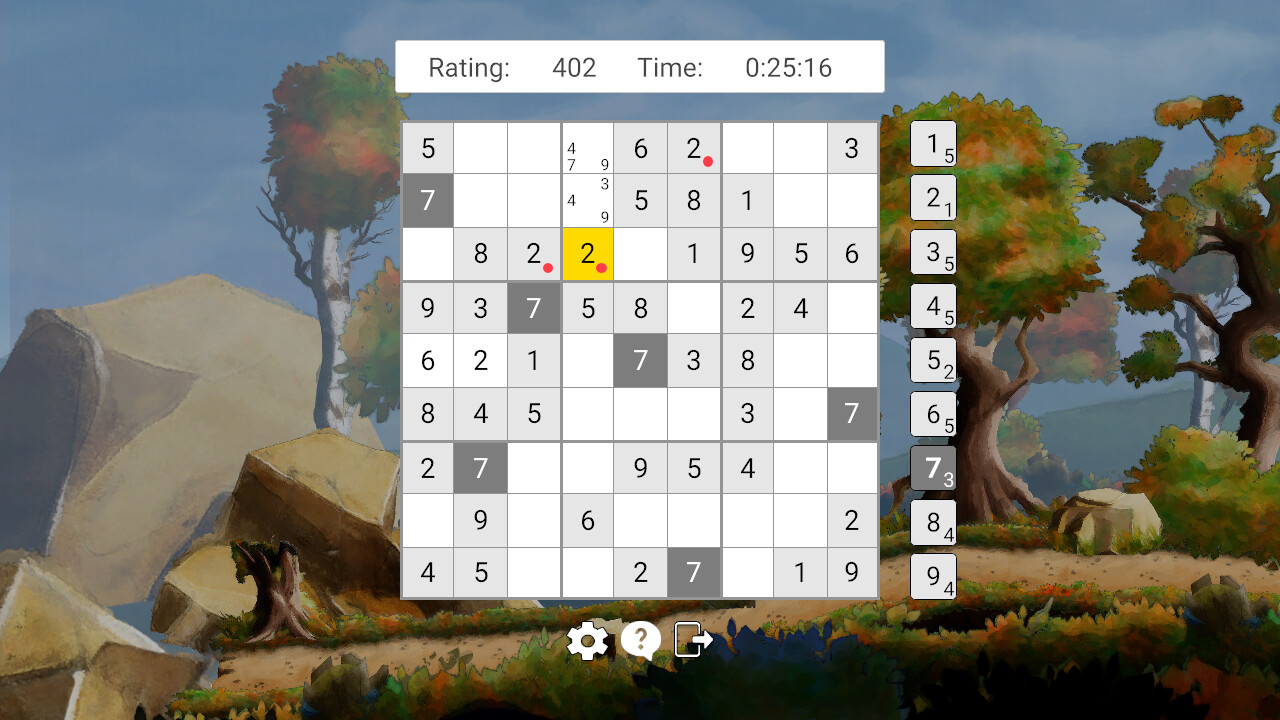Select number 8 from the number palette
Image resolution: width=1280 pixels, height=720 pixels.
point(933,521)
